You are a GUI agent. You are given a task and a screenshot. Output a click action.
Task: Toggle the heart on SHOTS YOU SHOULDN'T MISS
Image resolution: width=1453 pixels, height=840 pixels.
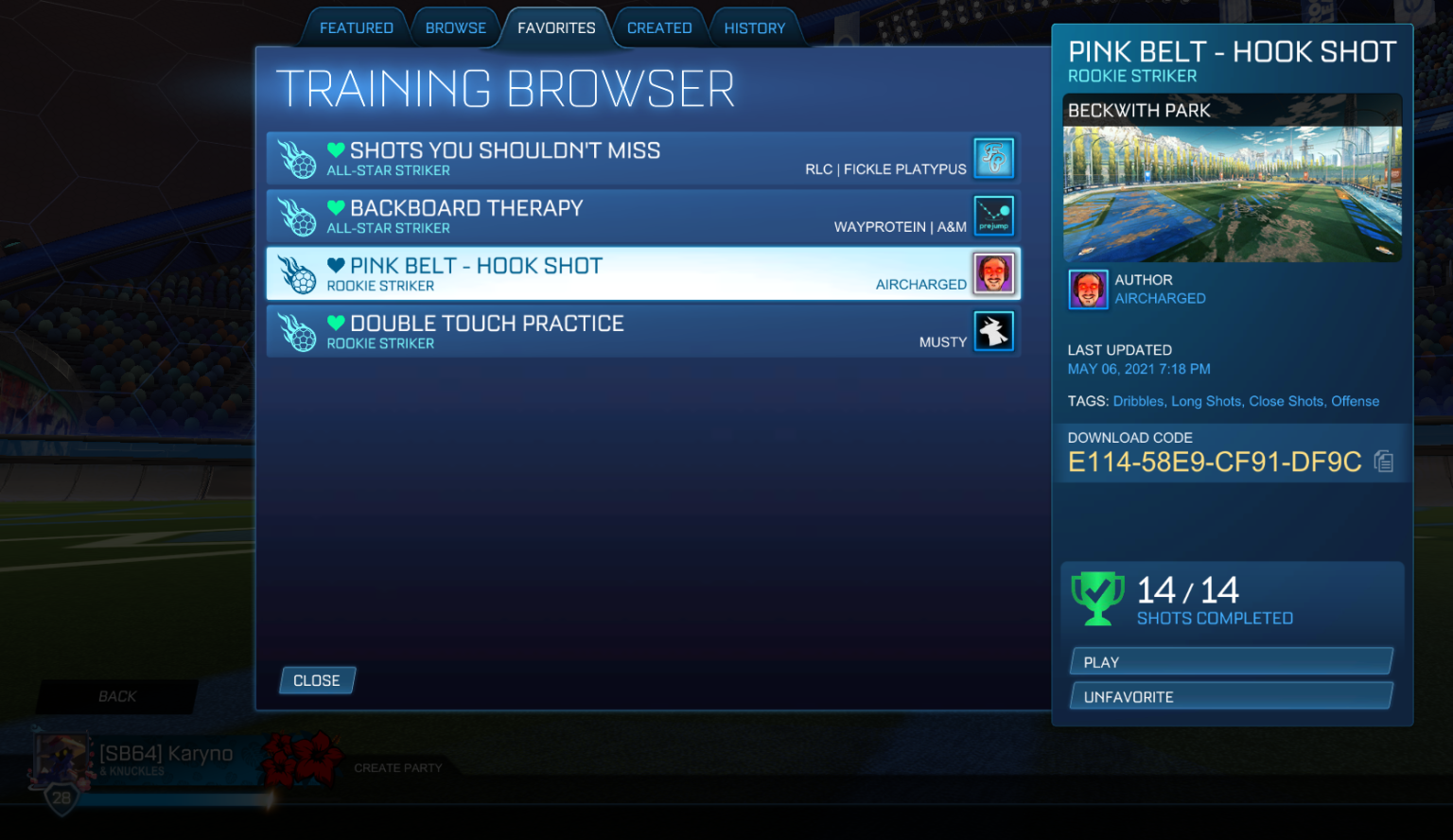[x=337, y=149]
